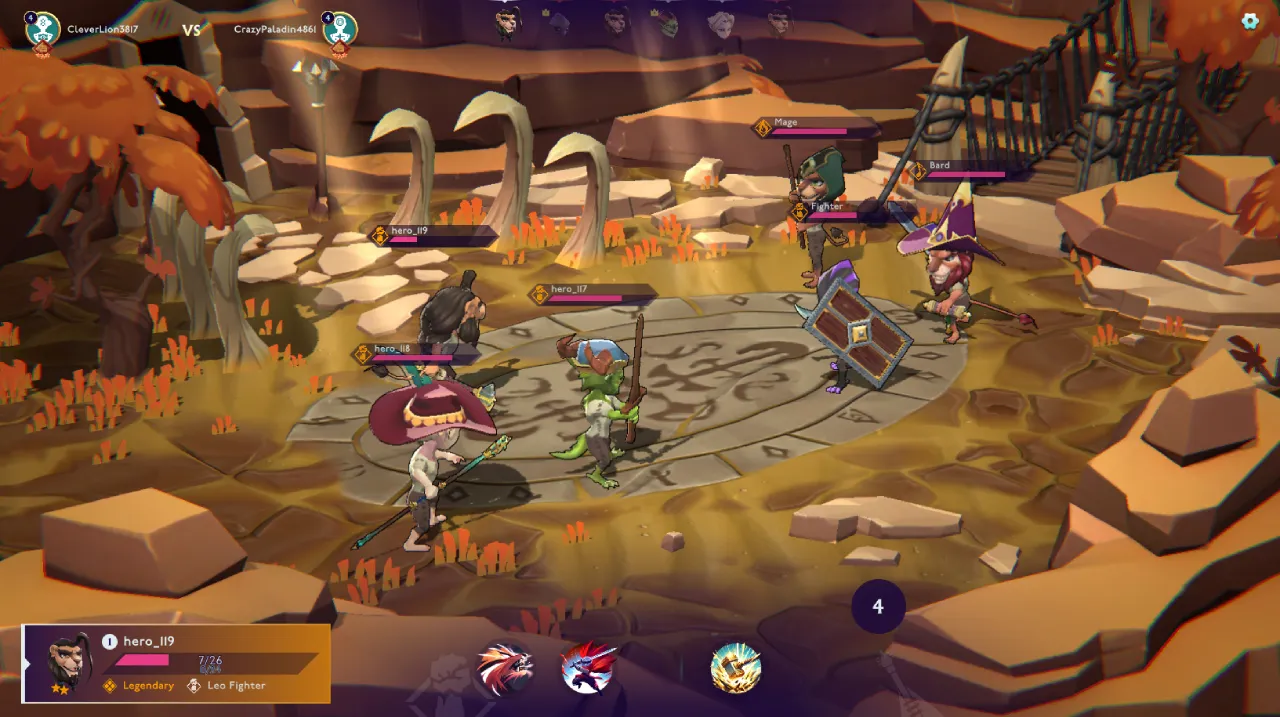Select the green goblin portrait in turn order
Image resolution: width=1280 pixels, height=717 pixels.
coord(667,22)
